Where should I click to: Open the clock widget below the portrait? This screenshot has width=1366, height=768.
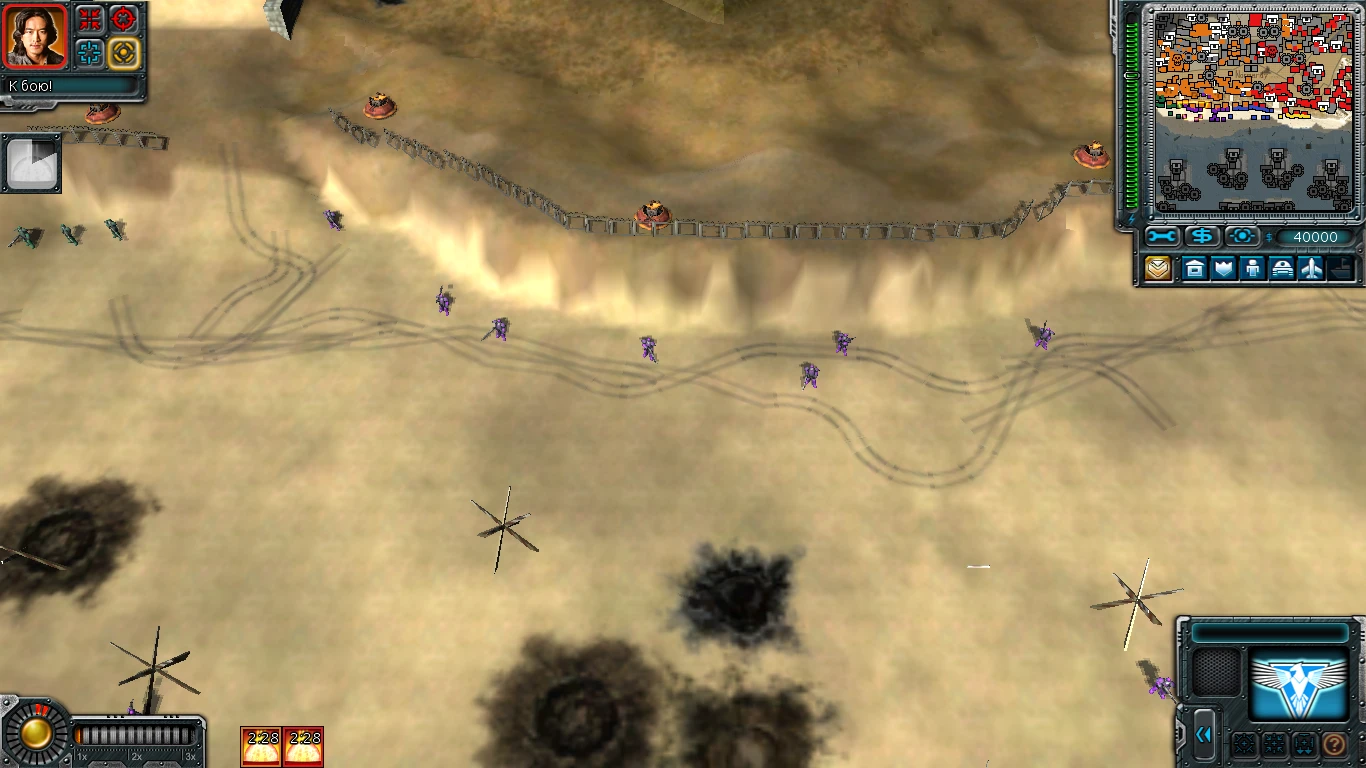[x=32, y=162]
